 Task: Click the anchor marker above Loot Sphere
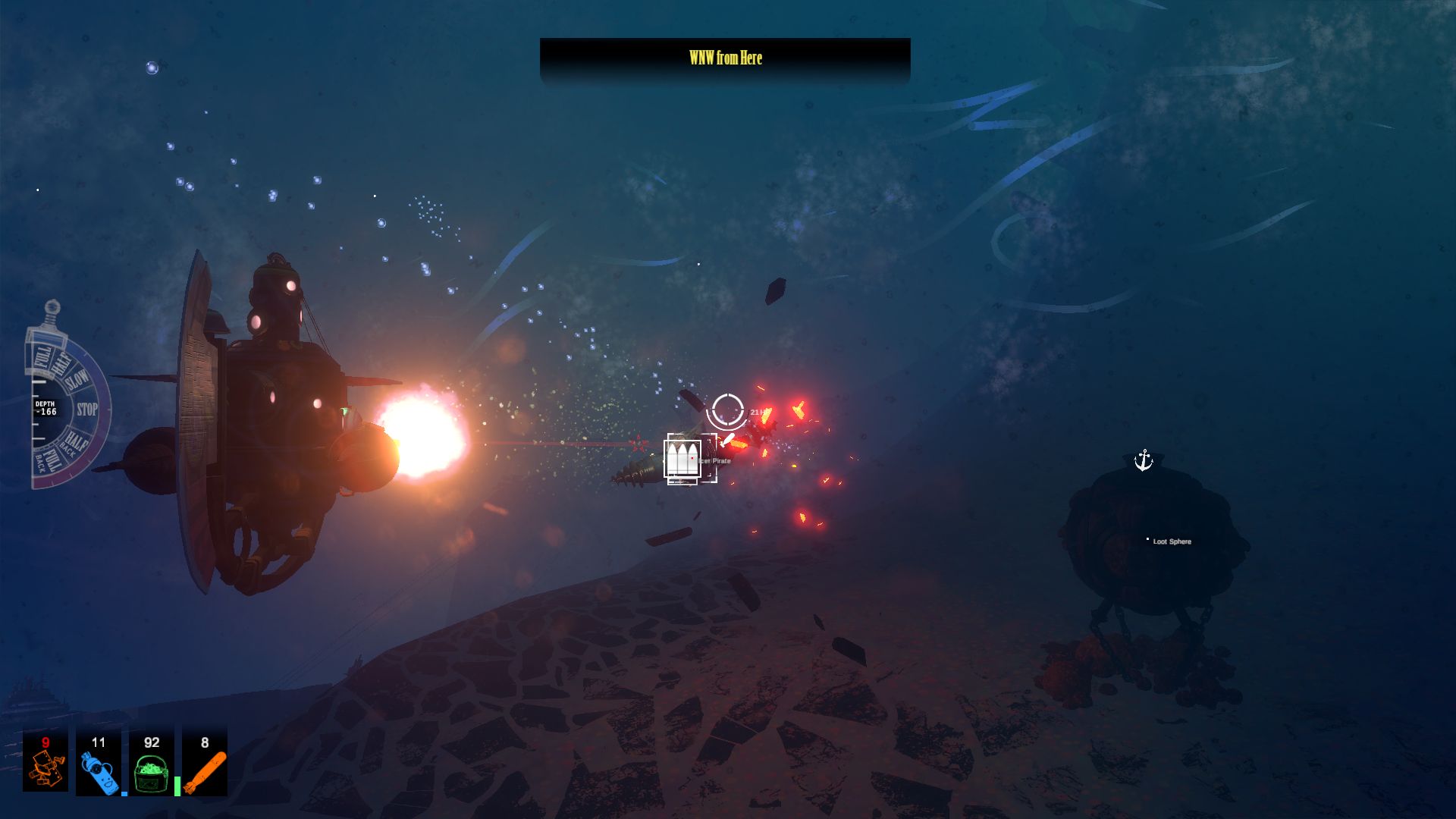[1143, 460]
